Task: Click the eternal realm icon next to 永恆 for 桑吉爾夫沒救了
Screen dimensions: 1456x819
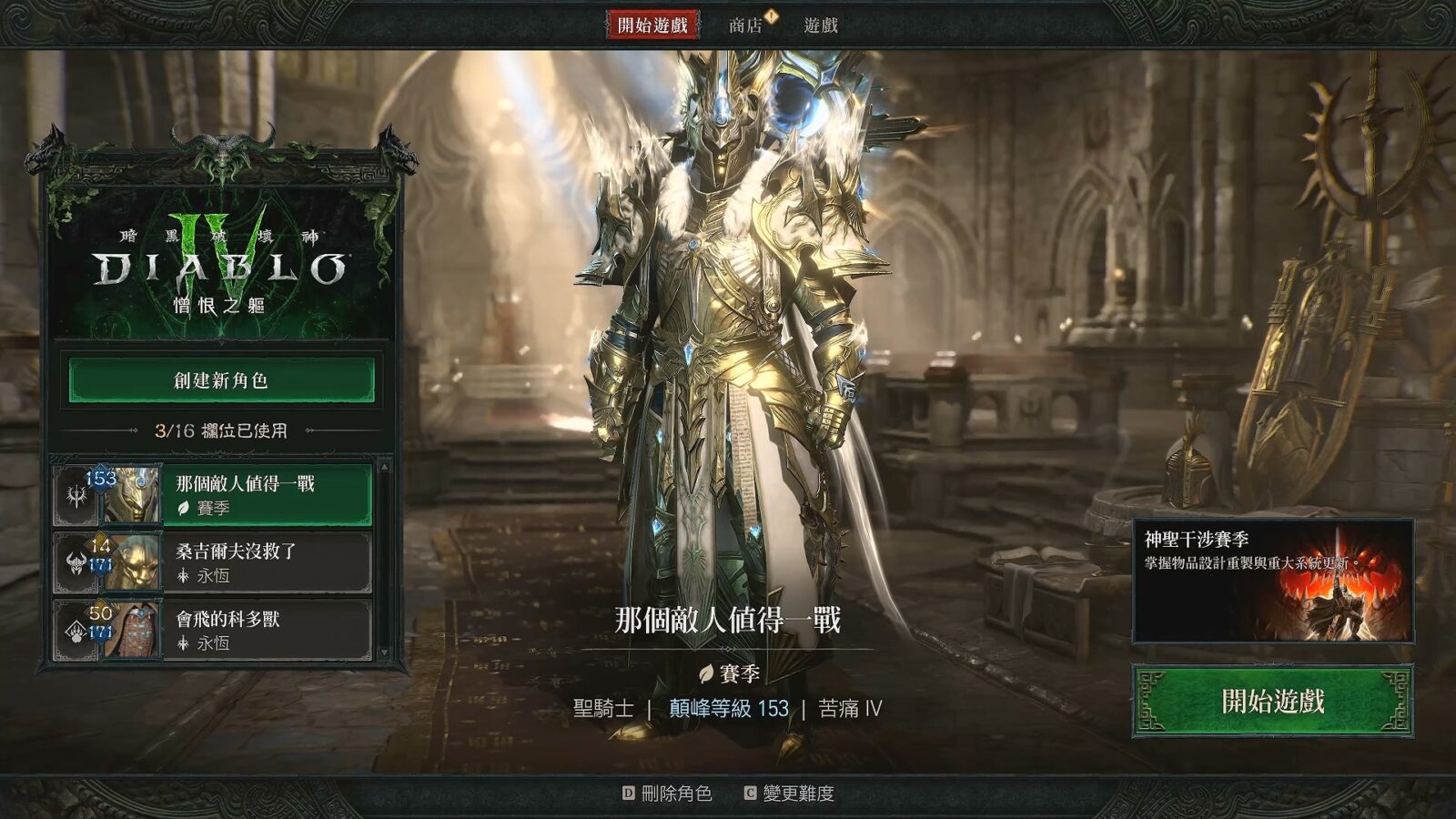Action: [183, 575]
